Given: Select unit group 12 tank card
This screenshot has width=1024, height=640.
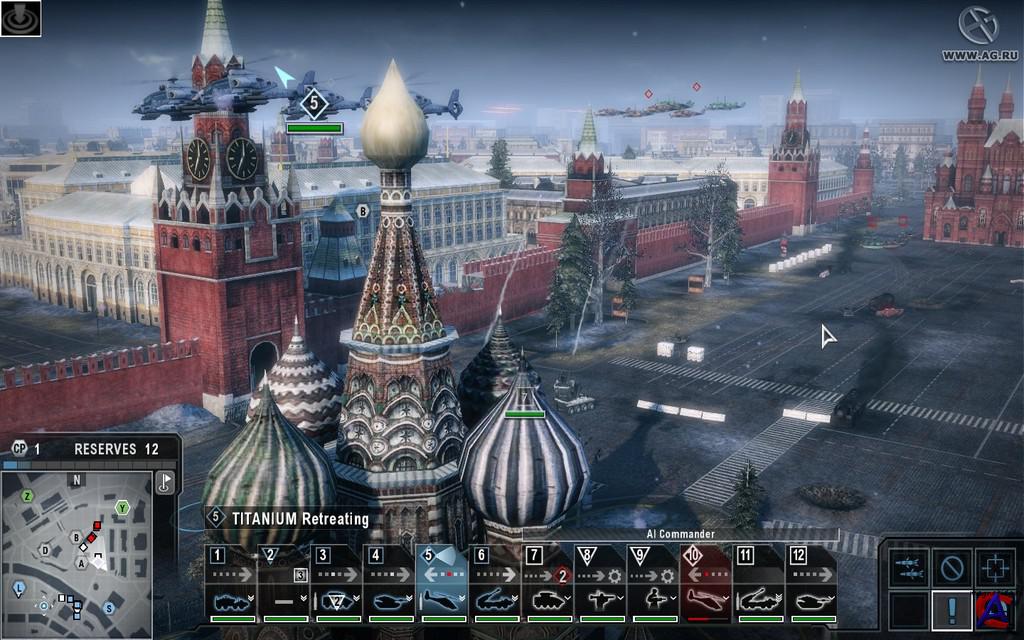Looking at the screenshot, I should [x=812, y=584].
